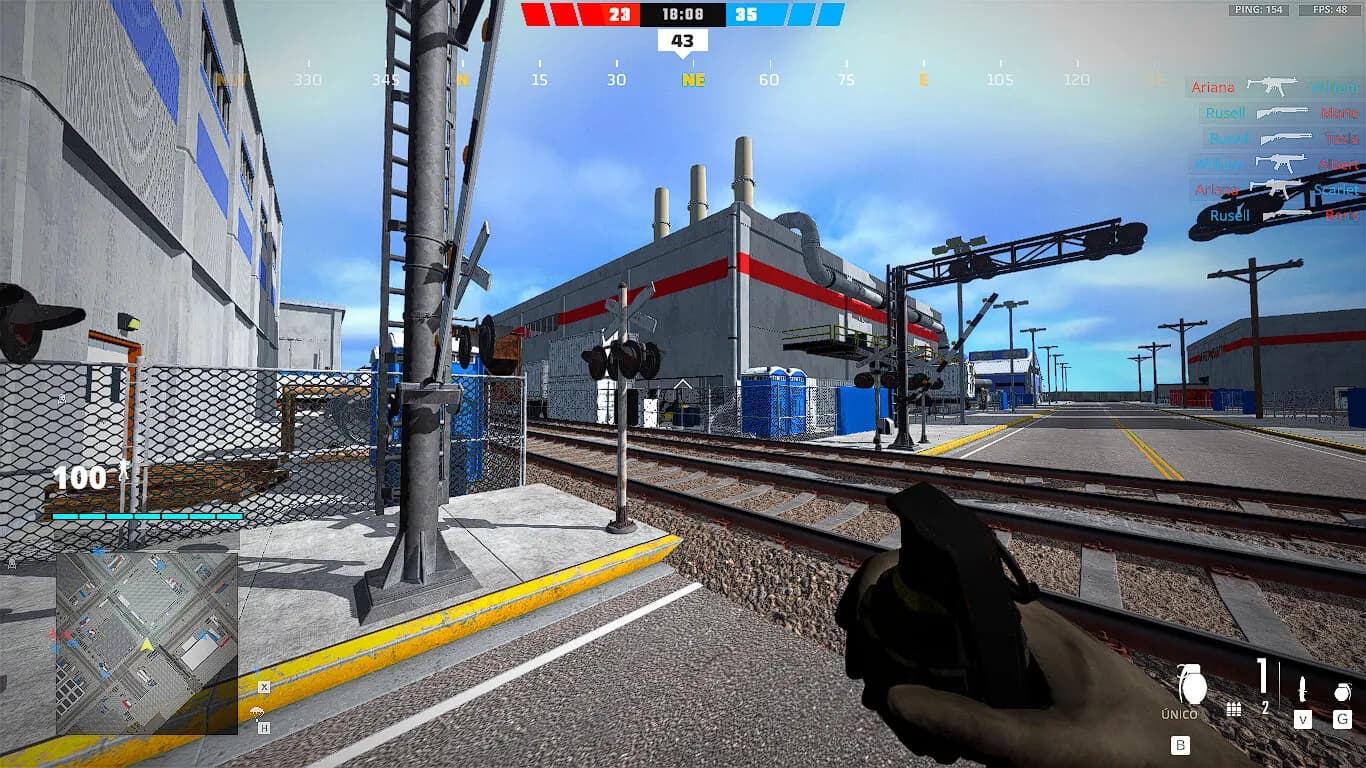
Task: Toggle the V keybind prompt
Action: coord(1303,720)
